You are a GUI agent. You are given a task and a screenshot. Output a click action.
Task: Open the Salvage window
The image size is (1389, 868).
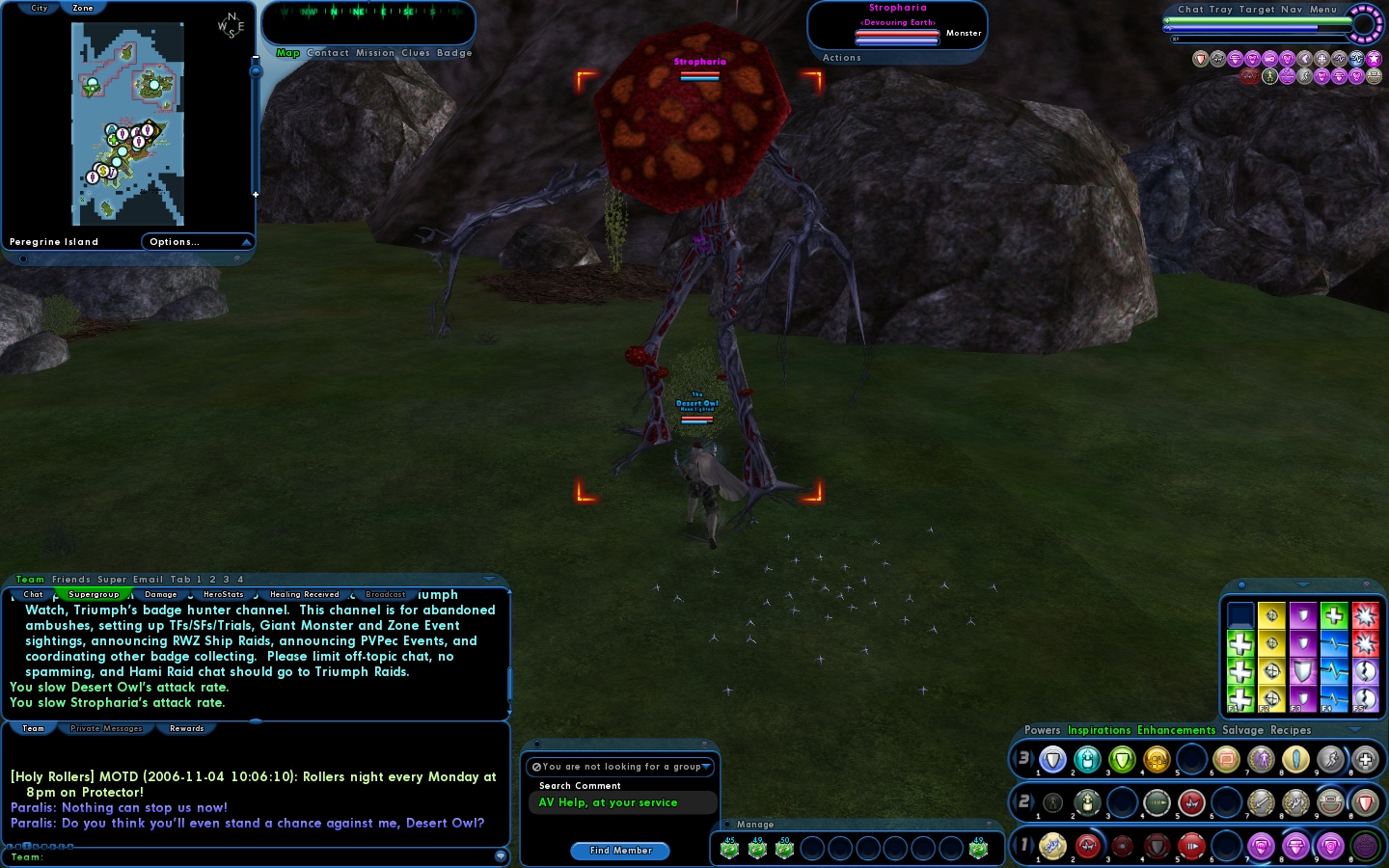click(1242, 730)
